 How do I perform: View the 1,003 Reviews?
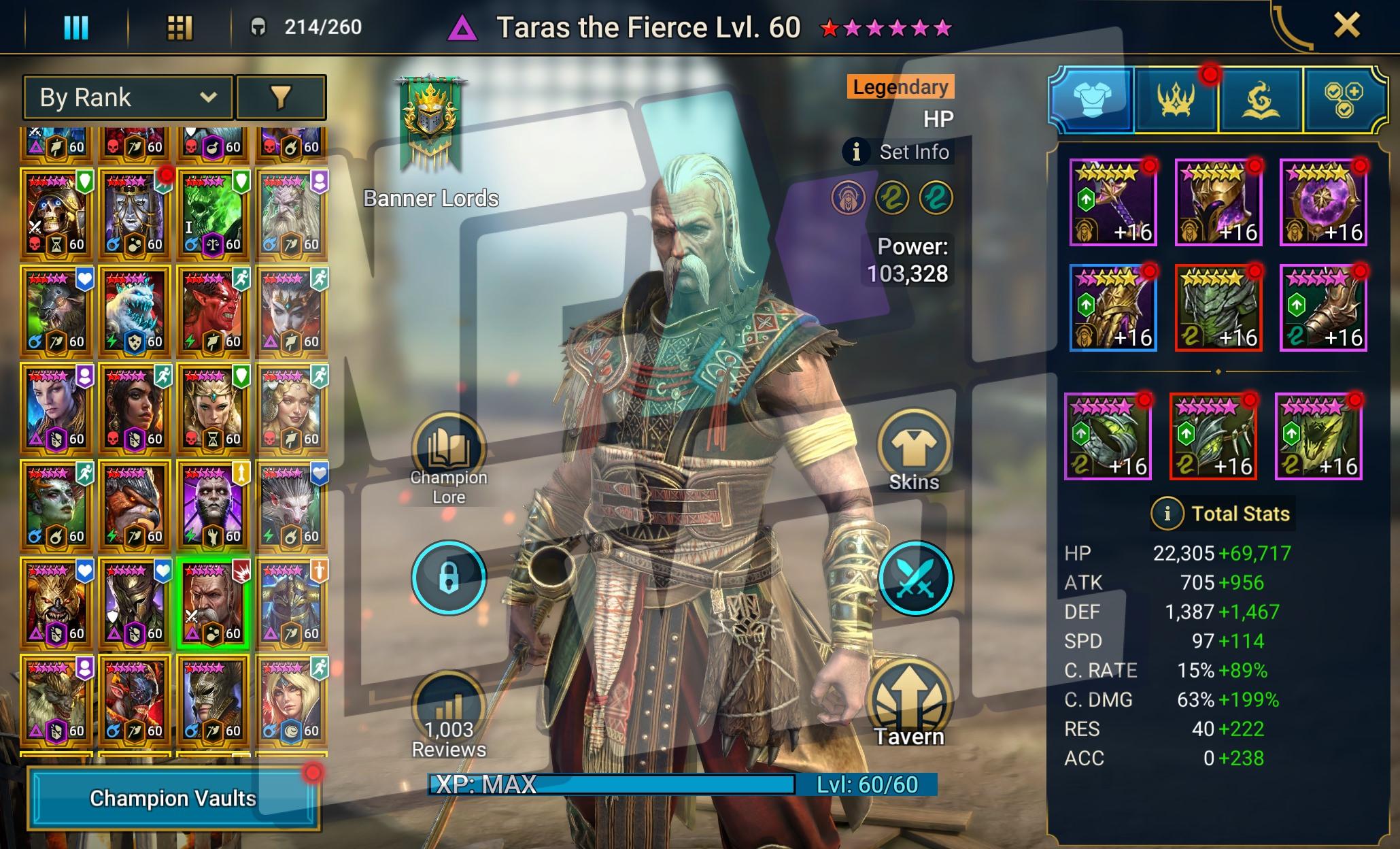click(x=449, y=714)
